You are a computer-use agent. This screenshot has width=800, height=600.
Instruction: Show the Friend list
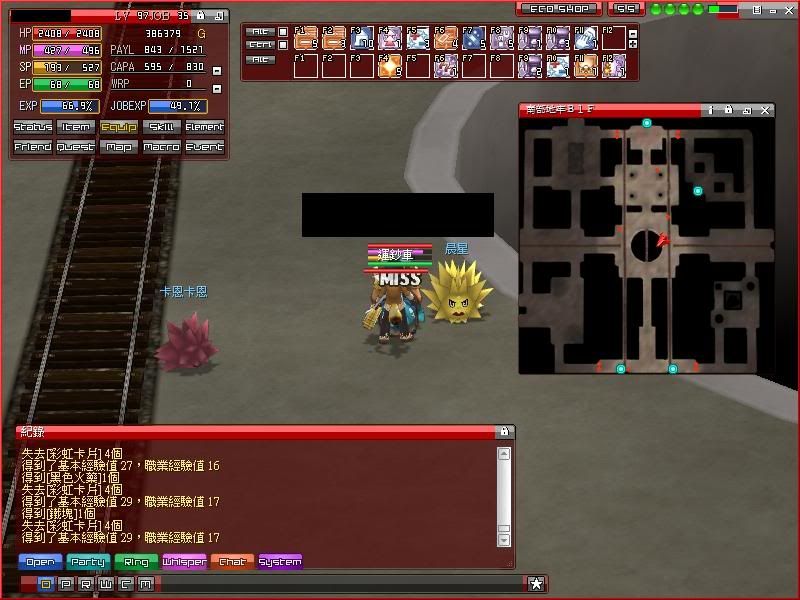[x=33, y=147]
